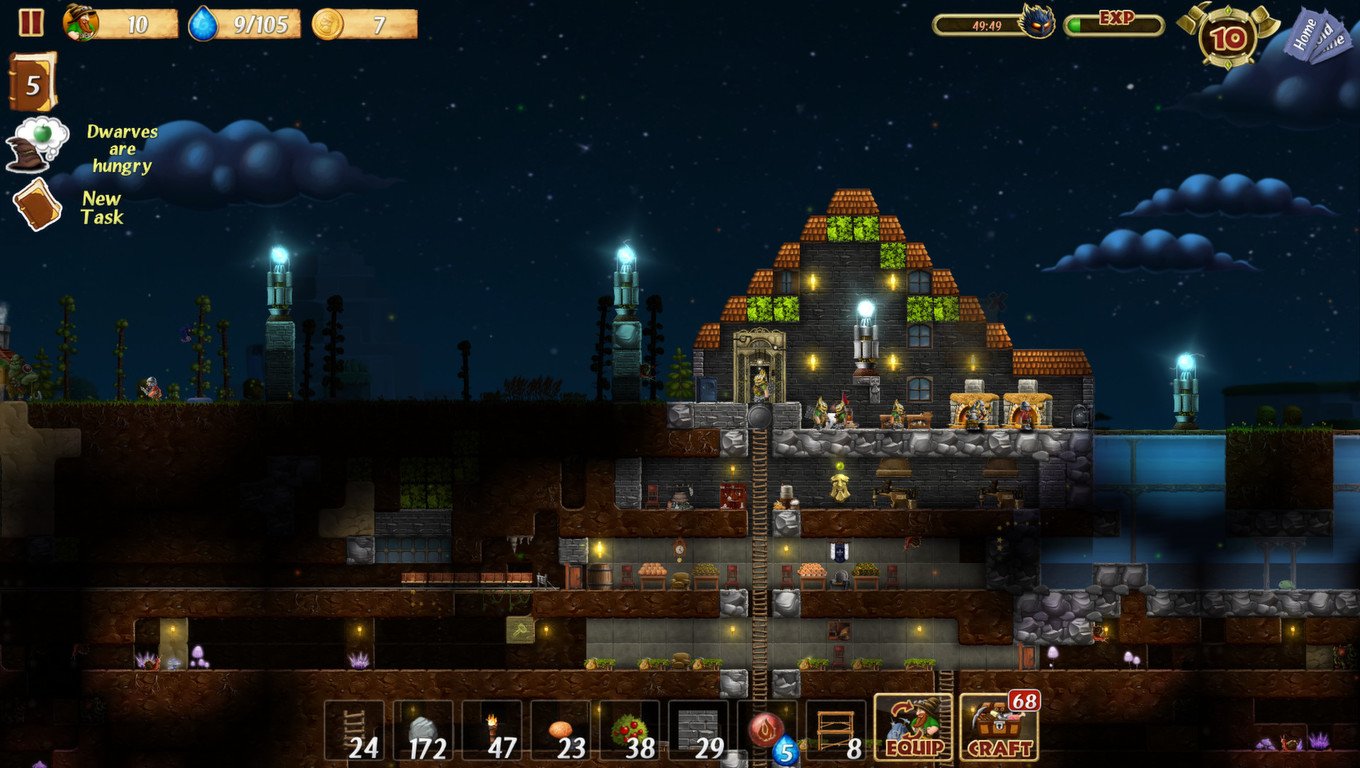Click the gold coin icon

pyautogui.click(x=327, y=23)
